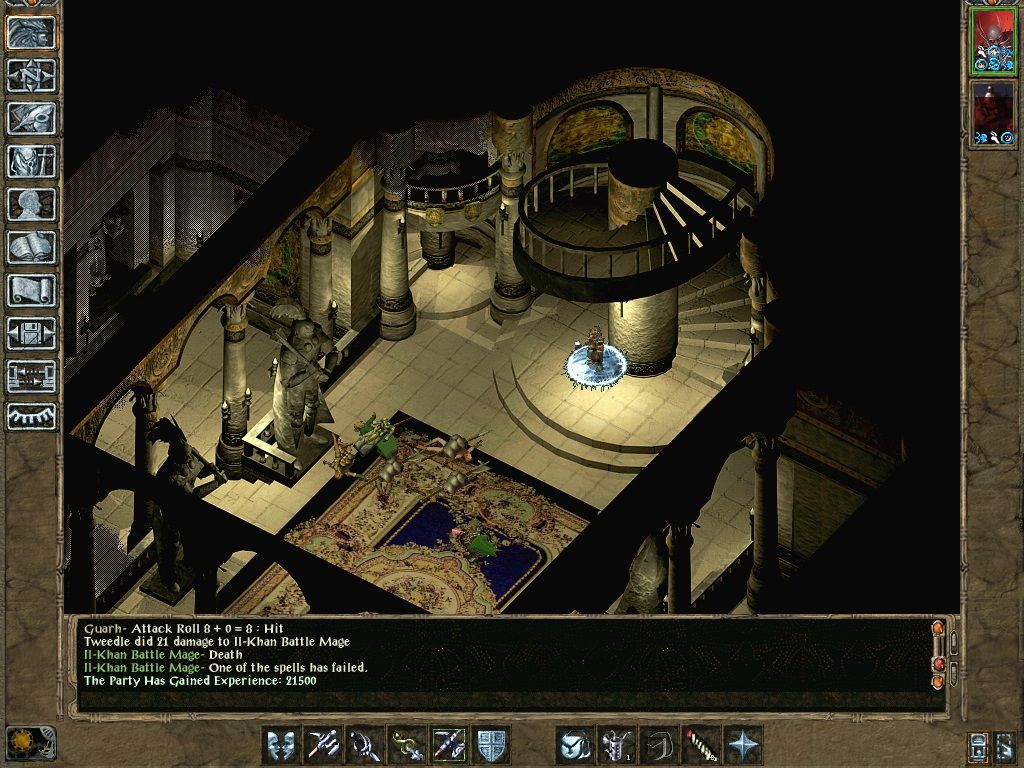Use the striped wand quick item

tap(701, 745)
